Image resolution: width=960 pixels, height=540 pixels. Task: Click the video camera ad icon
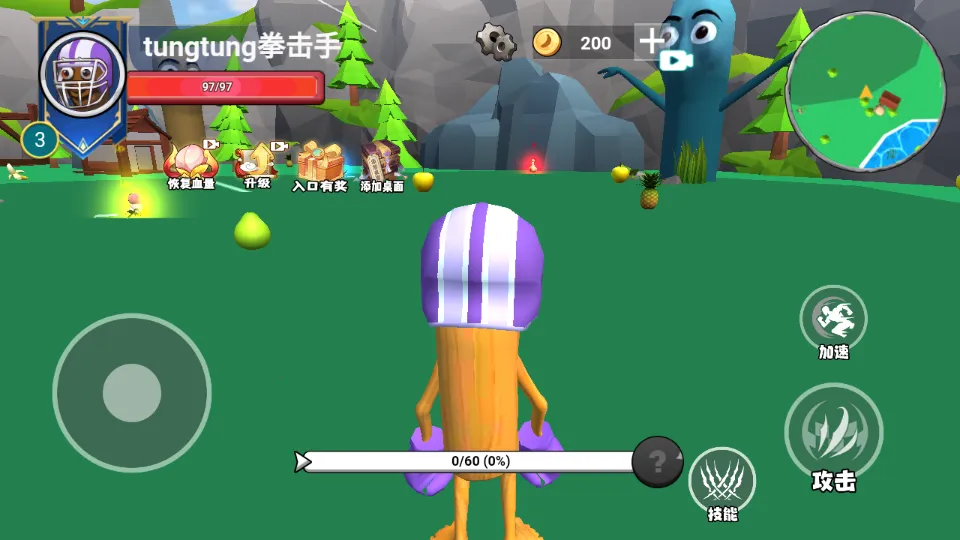(676, 60)
